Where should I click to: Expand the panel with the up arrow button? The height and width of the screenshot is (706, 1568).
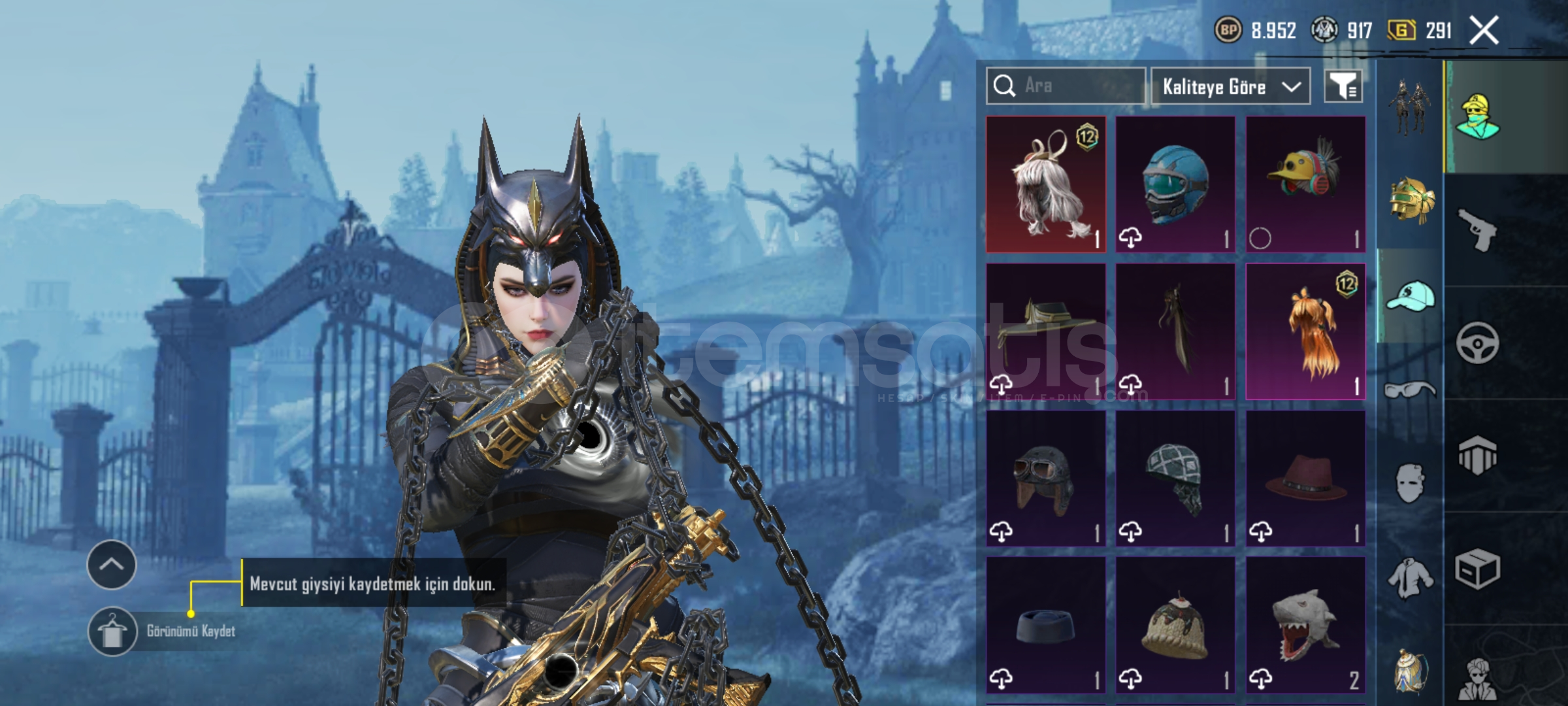(111, 565)
